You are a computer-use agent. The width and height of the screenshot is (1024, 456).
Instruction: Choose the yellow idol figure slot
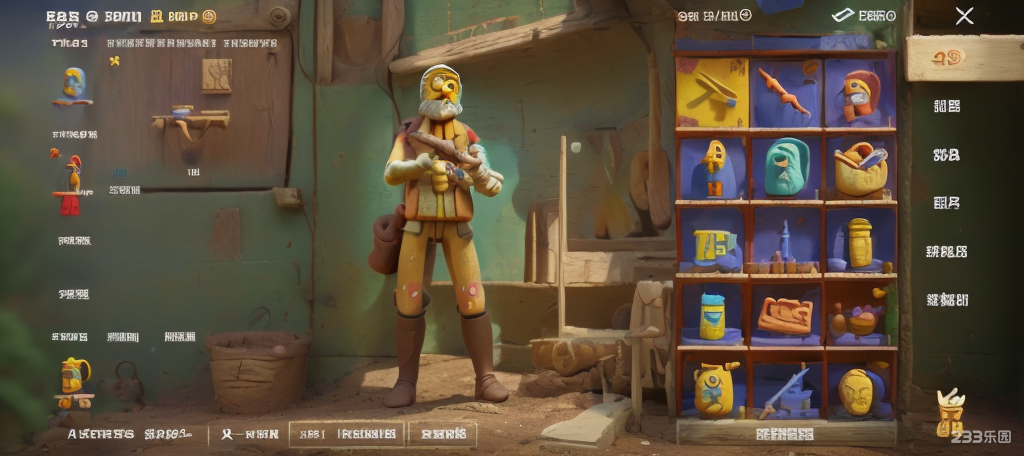click(713, 167)
